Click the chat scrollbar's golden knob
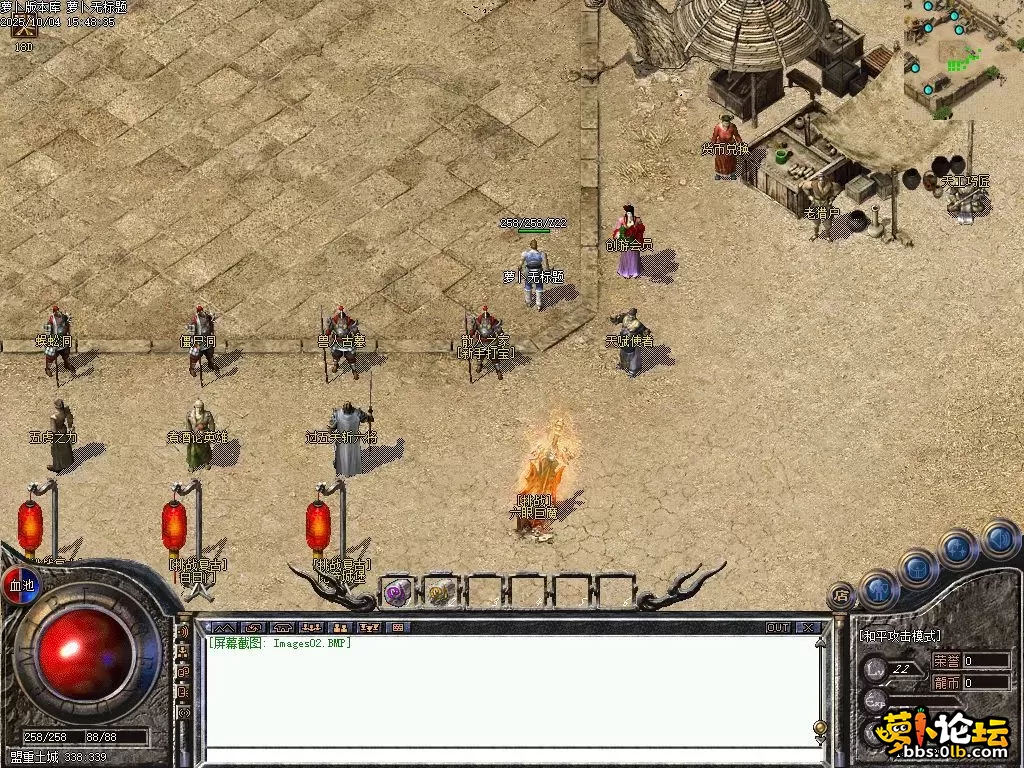Screen dimensions: 1024x768 820,728
